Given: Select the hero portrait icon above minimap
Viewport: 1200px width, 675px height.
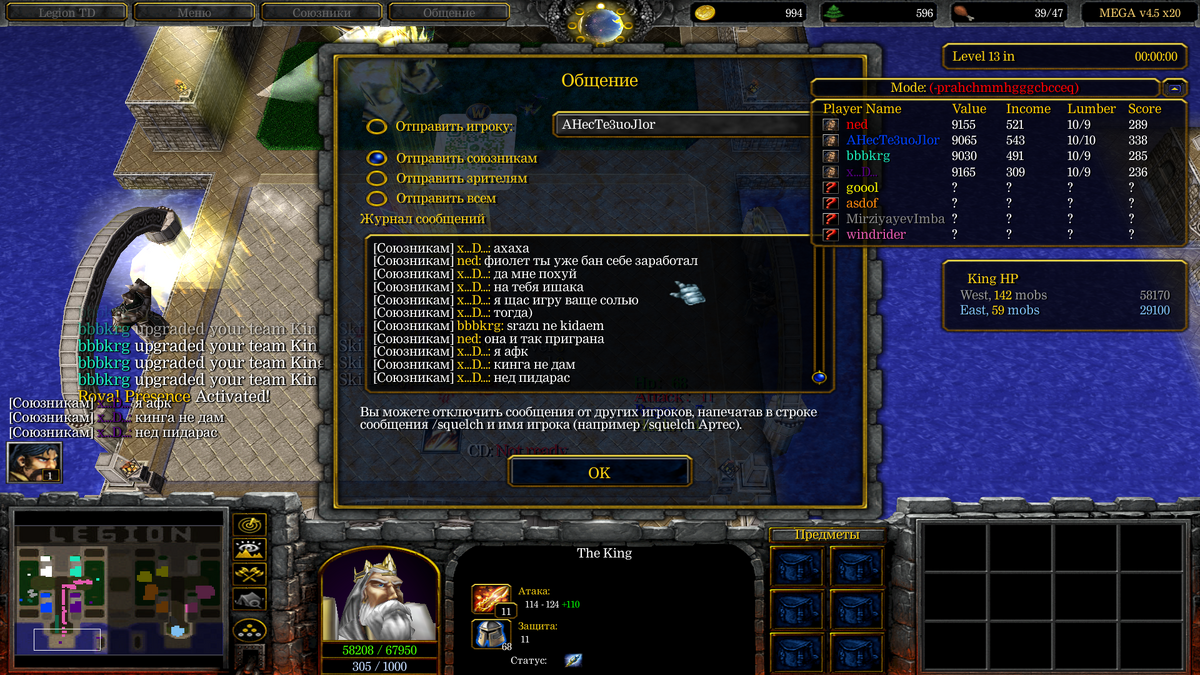Looking at the screenshot, I should tap(34, 462).
